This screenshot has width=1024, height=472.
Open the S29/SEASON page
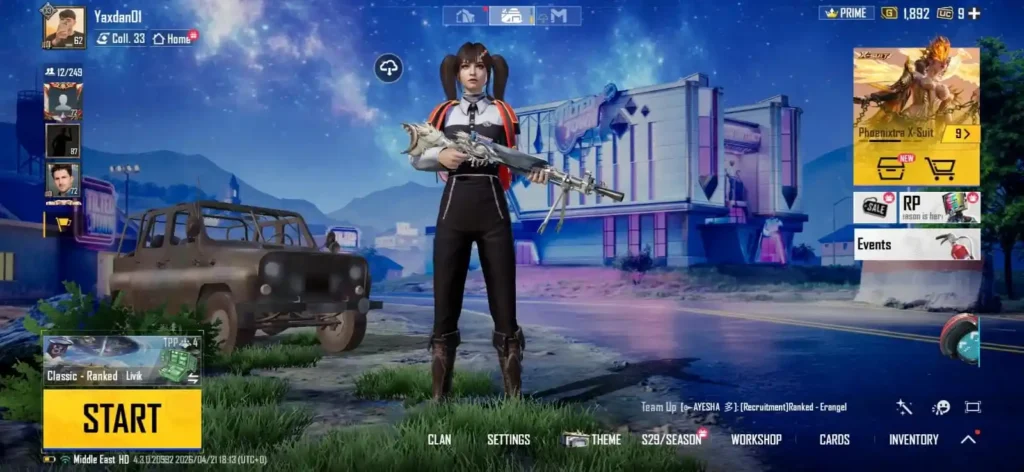tap(671, 440)
